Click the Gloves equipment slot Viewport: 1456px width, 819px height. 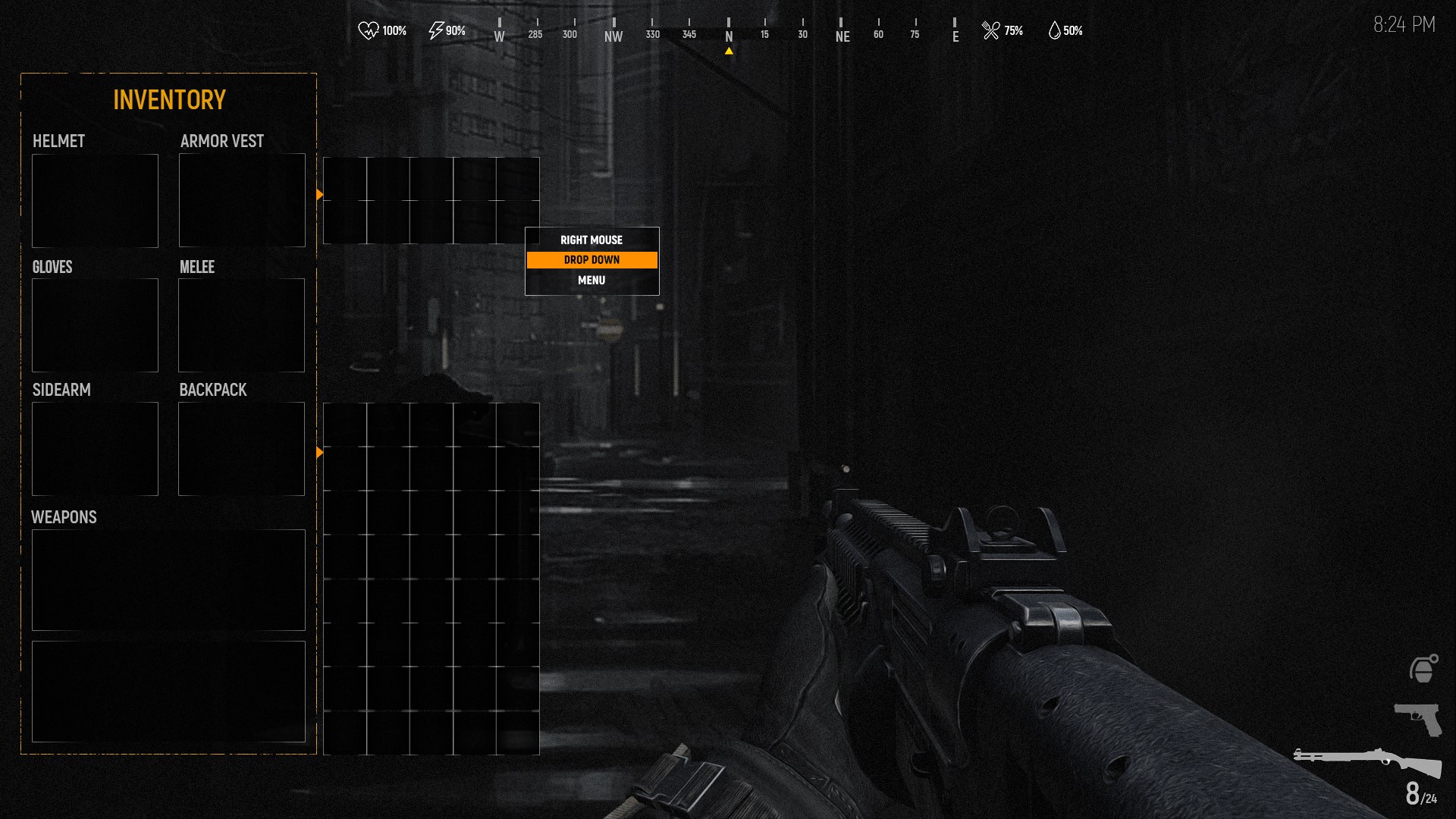95,325
